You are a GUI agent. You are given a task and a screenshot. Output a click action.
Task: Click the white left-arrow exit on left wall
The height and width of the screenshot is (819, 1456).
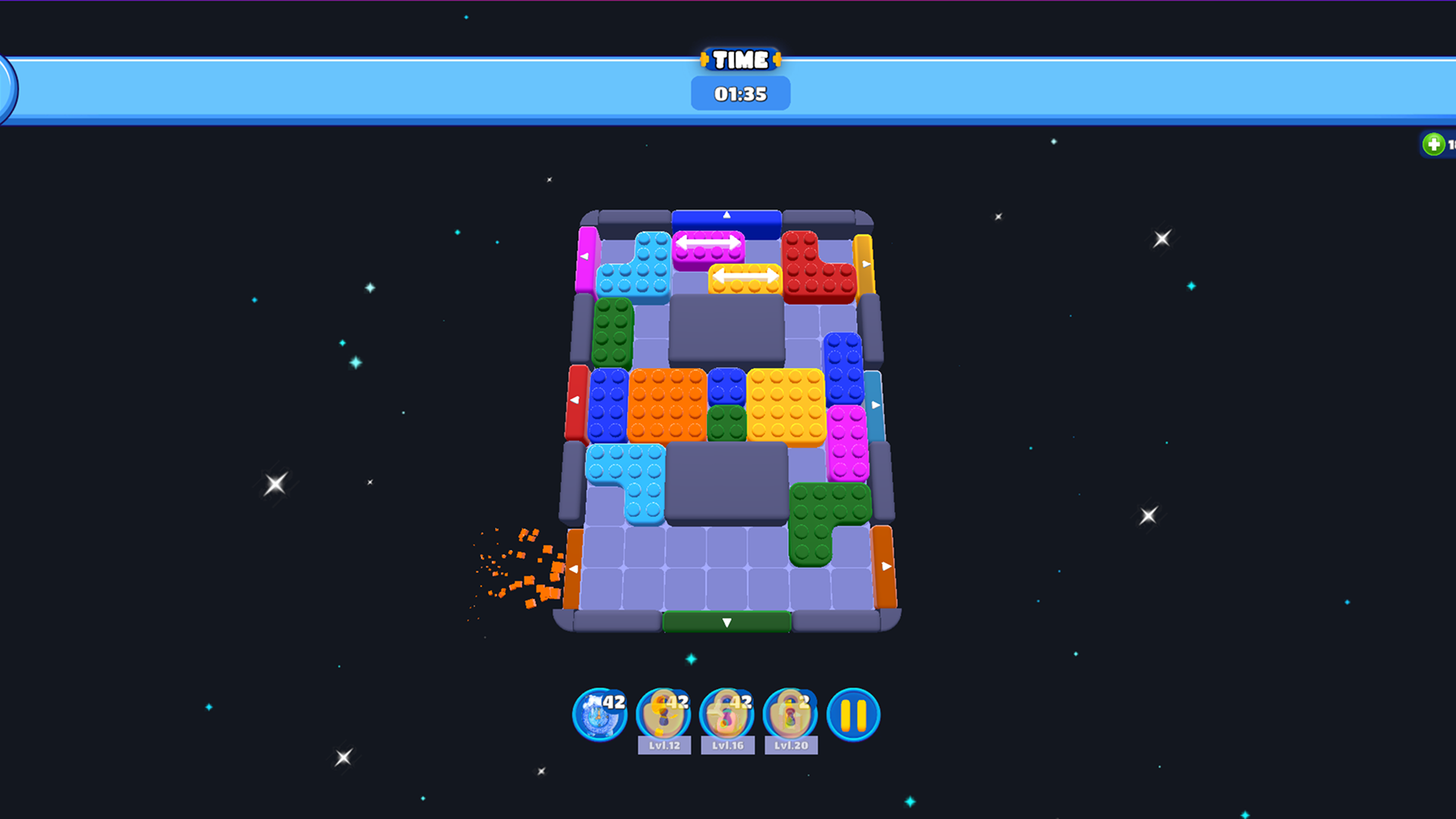(576, 400)
